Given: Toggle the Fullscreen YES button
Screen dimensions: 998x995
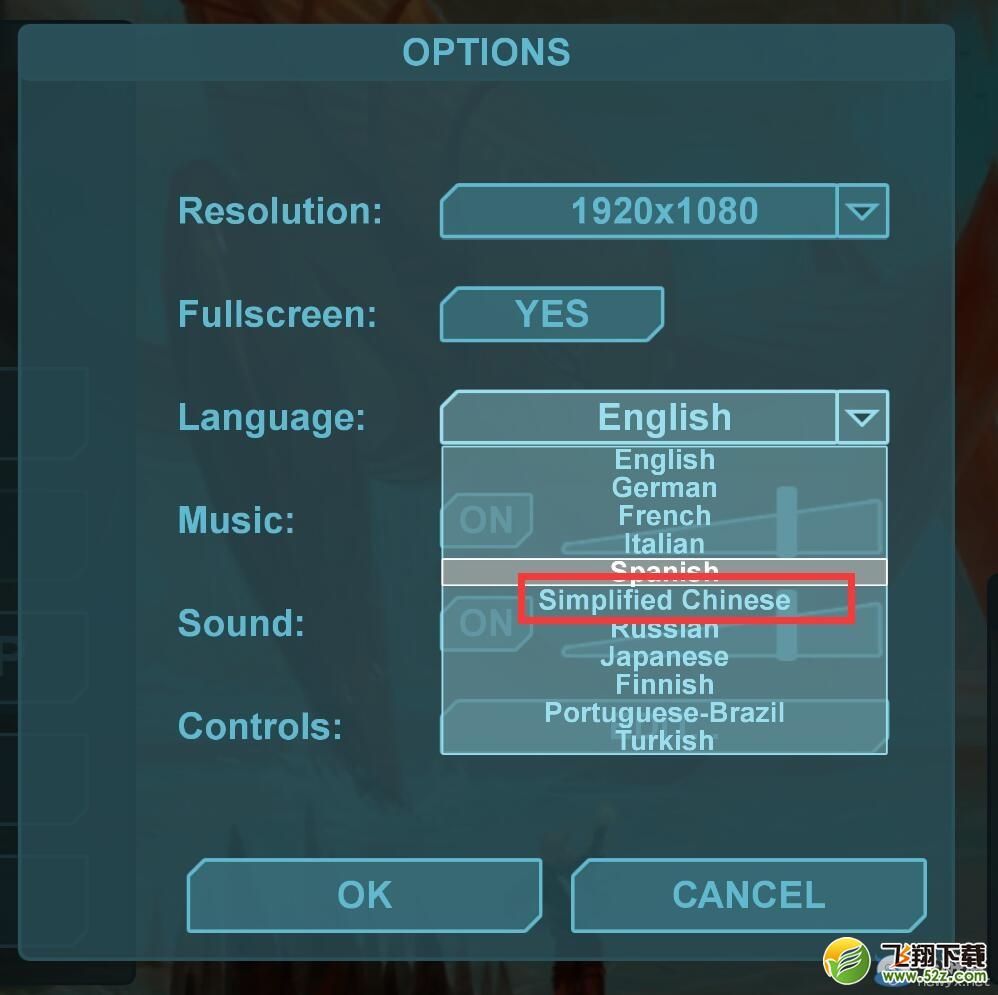Looking at the screenshot, I should tap(551, 314).
